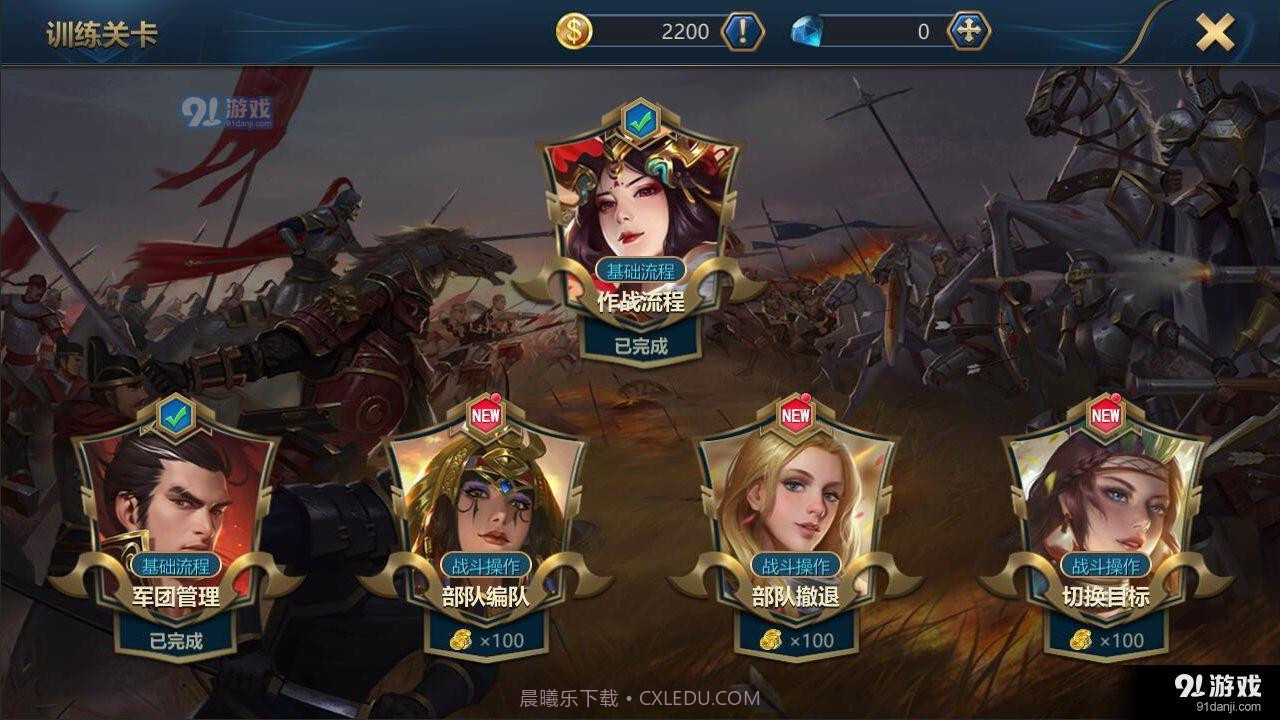Tap the blue diamond currency icon

point(810,31)
